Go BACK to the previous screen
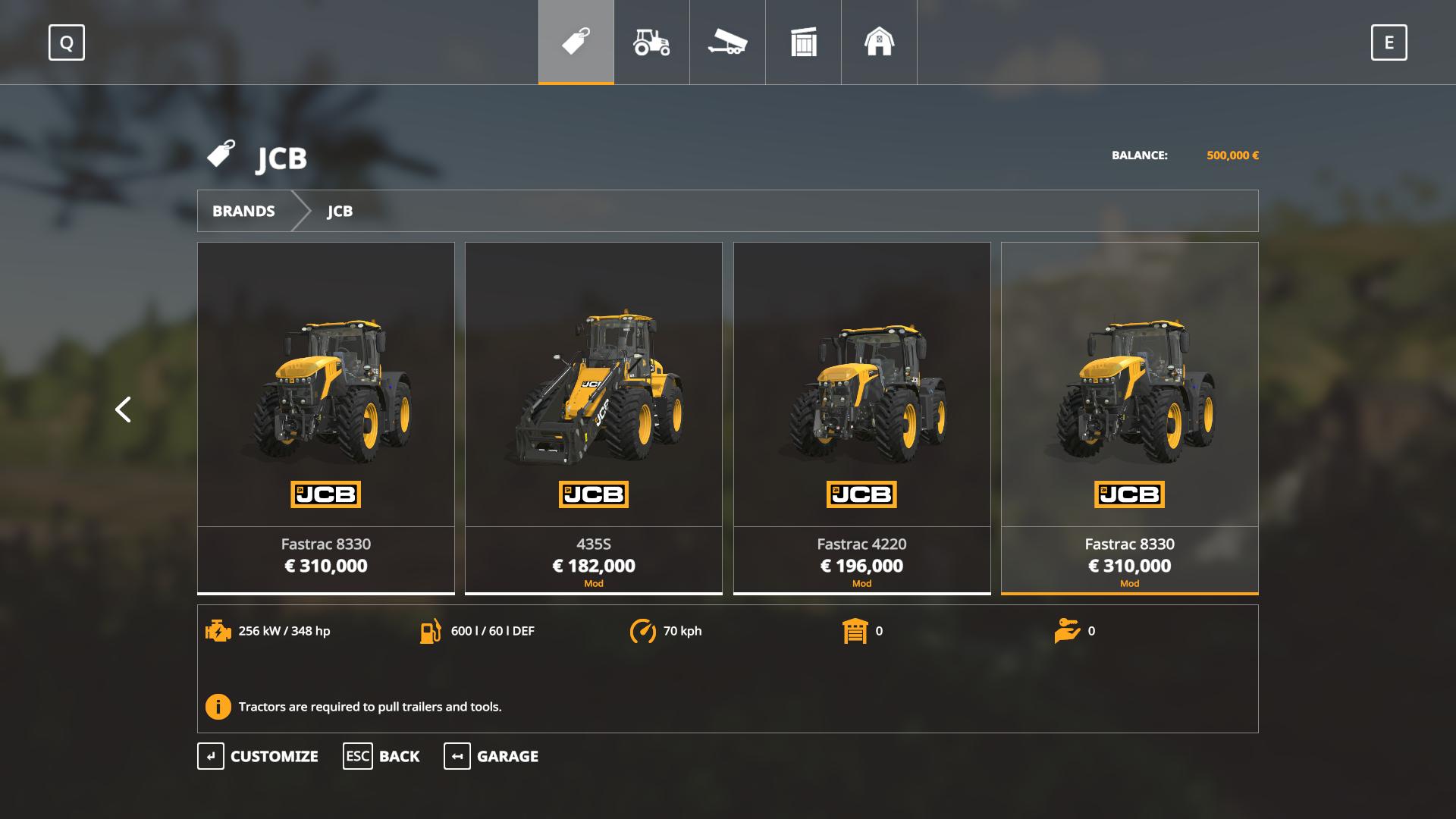The width and height of the screenshot is (1456, 819). 381,756
